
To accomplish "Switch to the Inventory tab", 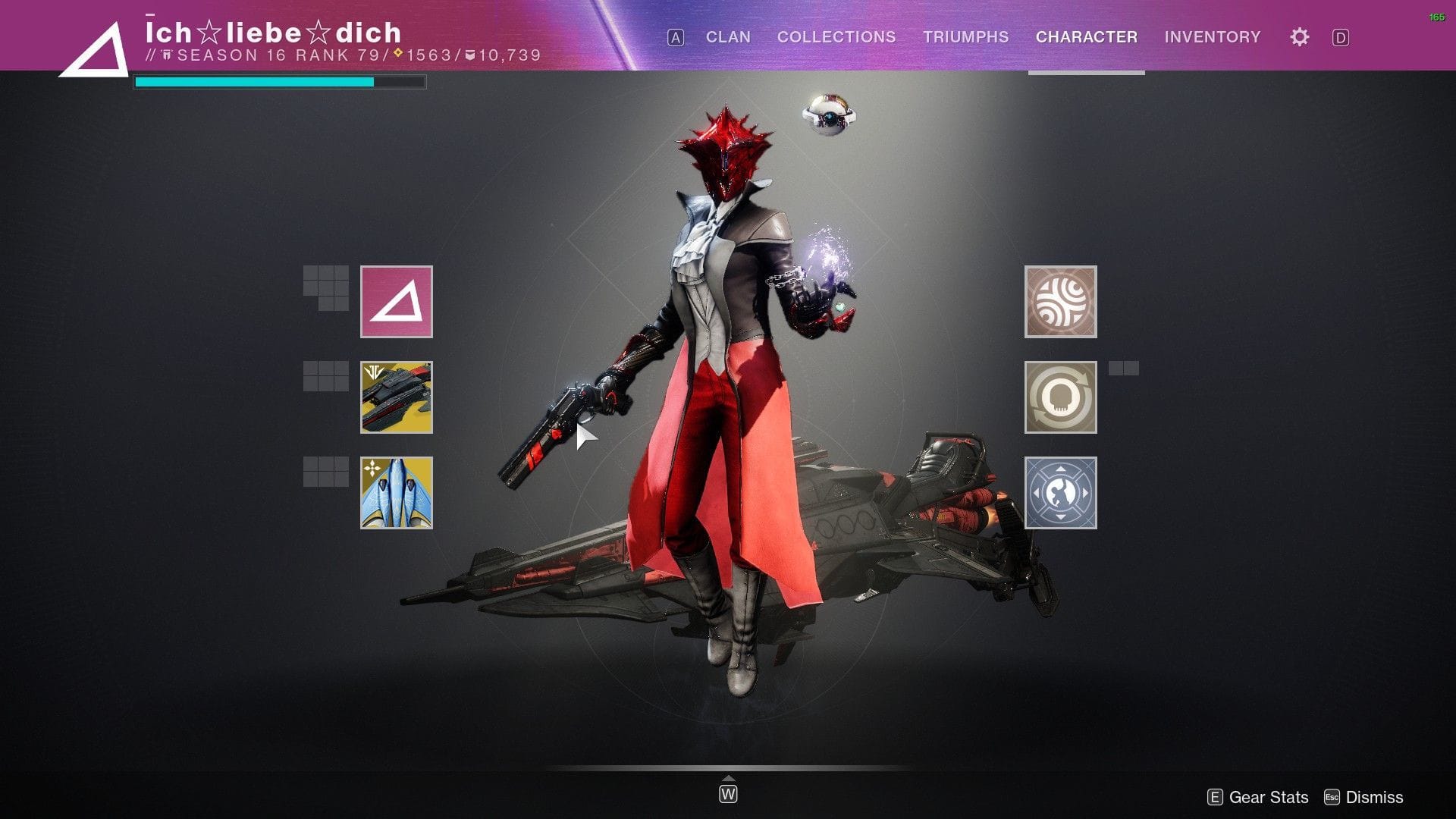I will point(1212,36).
